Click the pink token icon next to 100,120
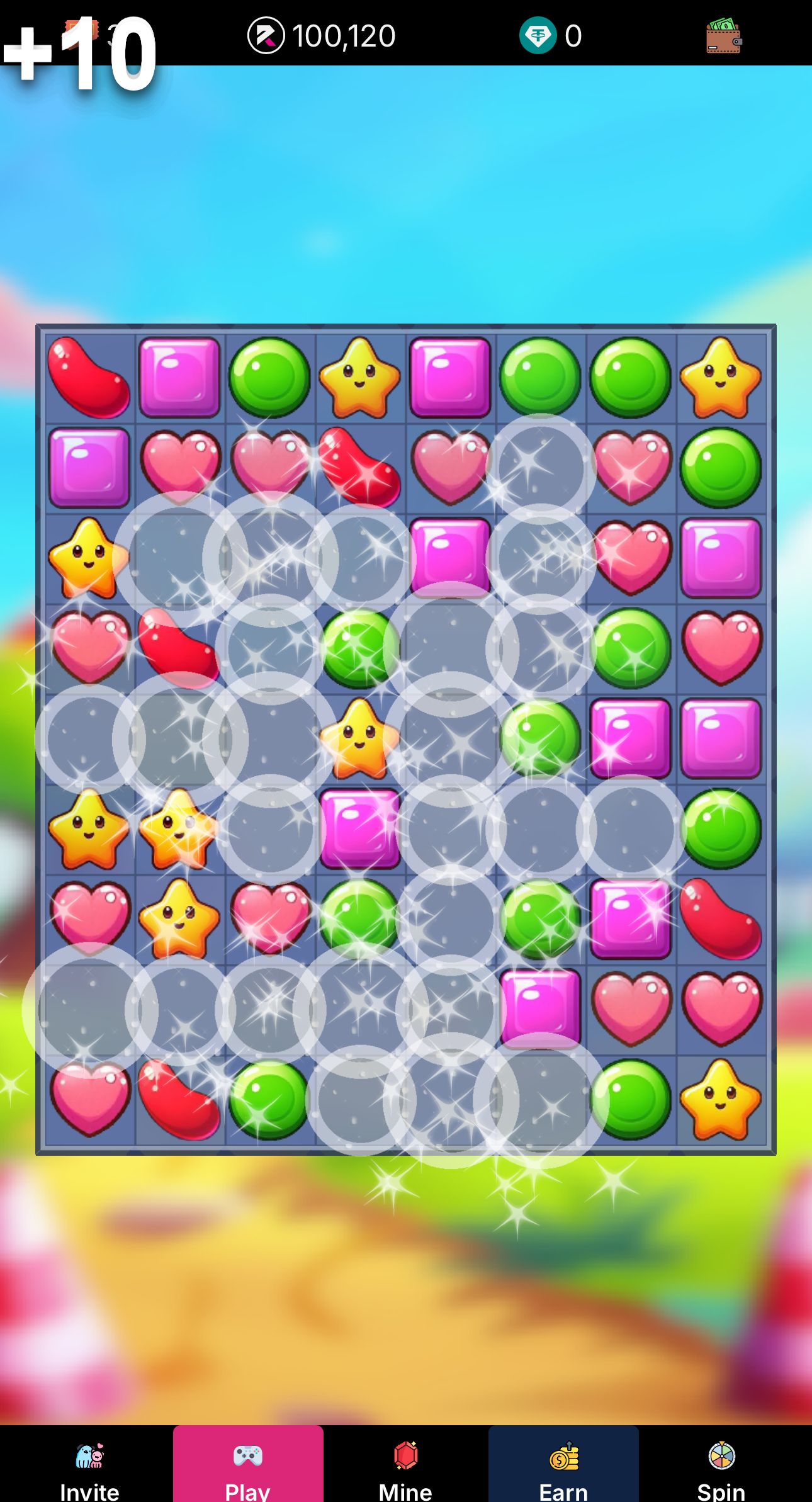Viewport: 812px width, 1502px height. tap(268, 36)
